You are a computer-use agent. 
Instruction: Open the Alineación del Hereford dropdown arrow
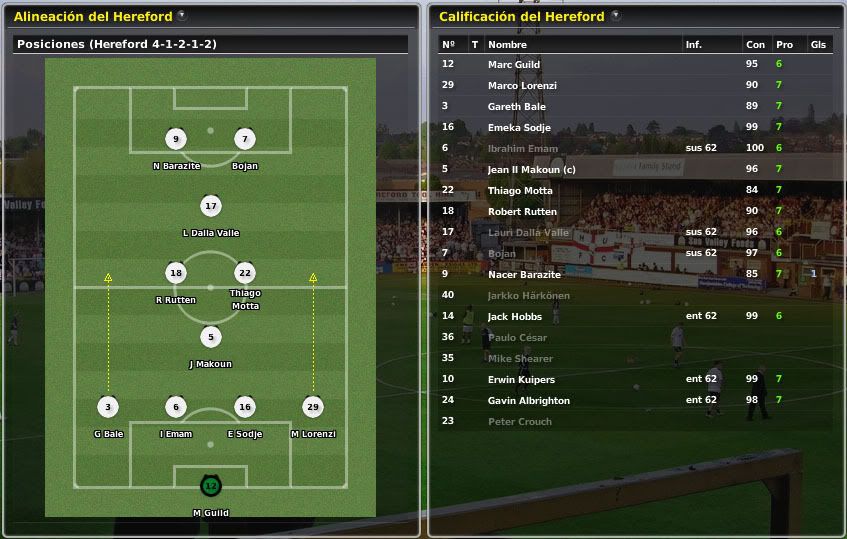coord(181,16)
